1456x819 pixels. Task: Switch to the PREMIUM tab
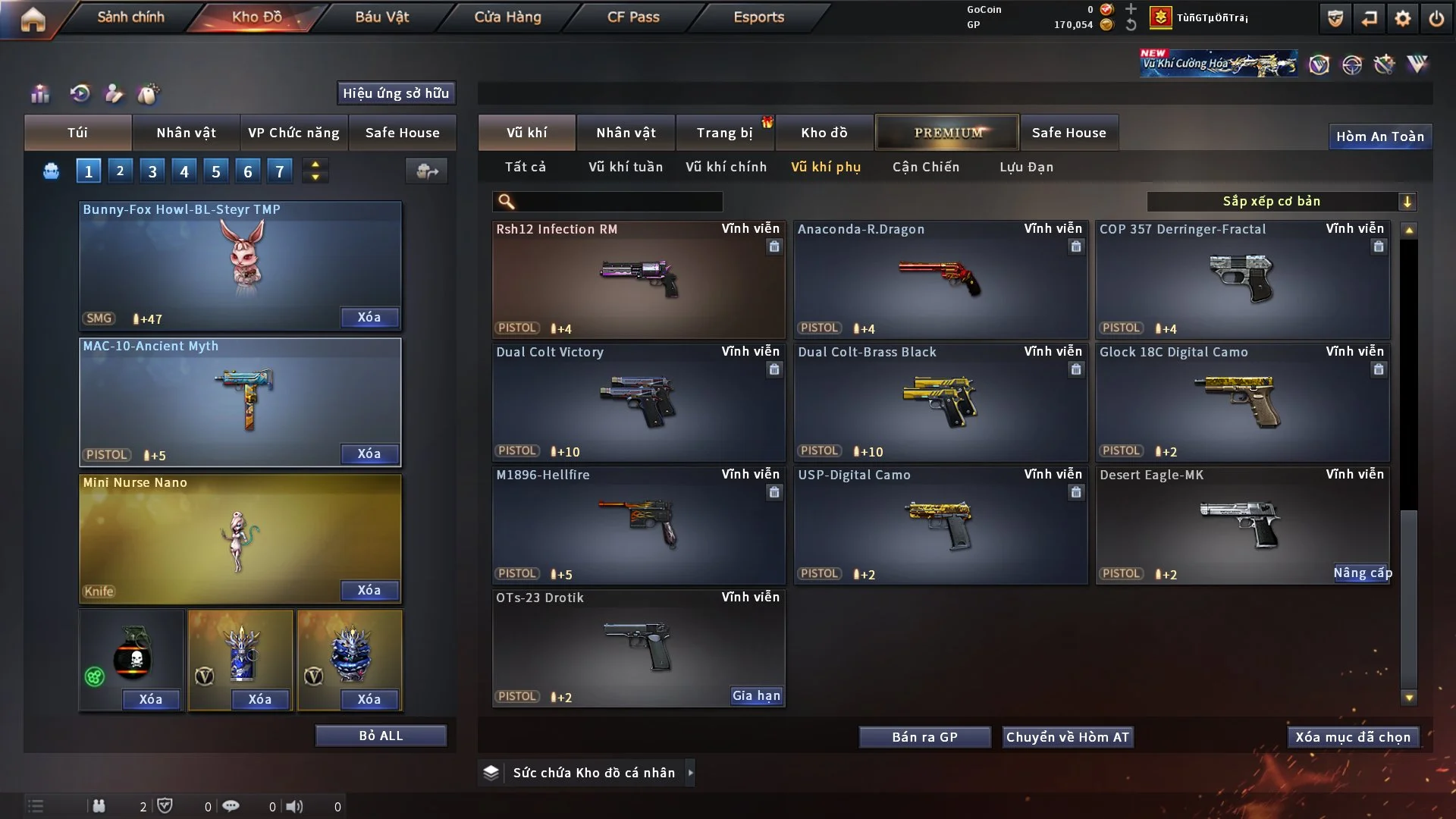[x=947, y=133]
